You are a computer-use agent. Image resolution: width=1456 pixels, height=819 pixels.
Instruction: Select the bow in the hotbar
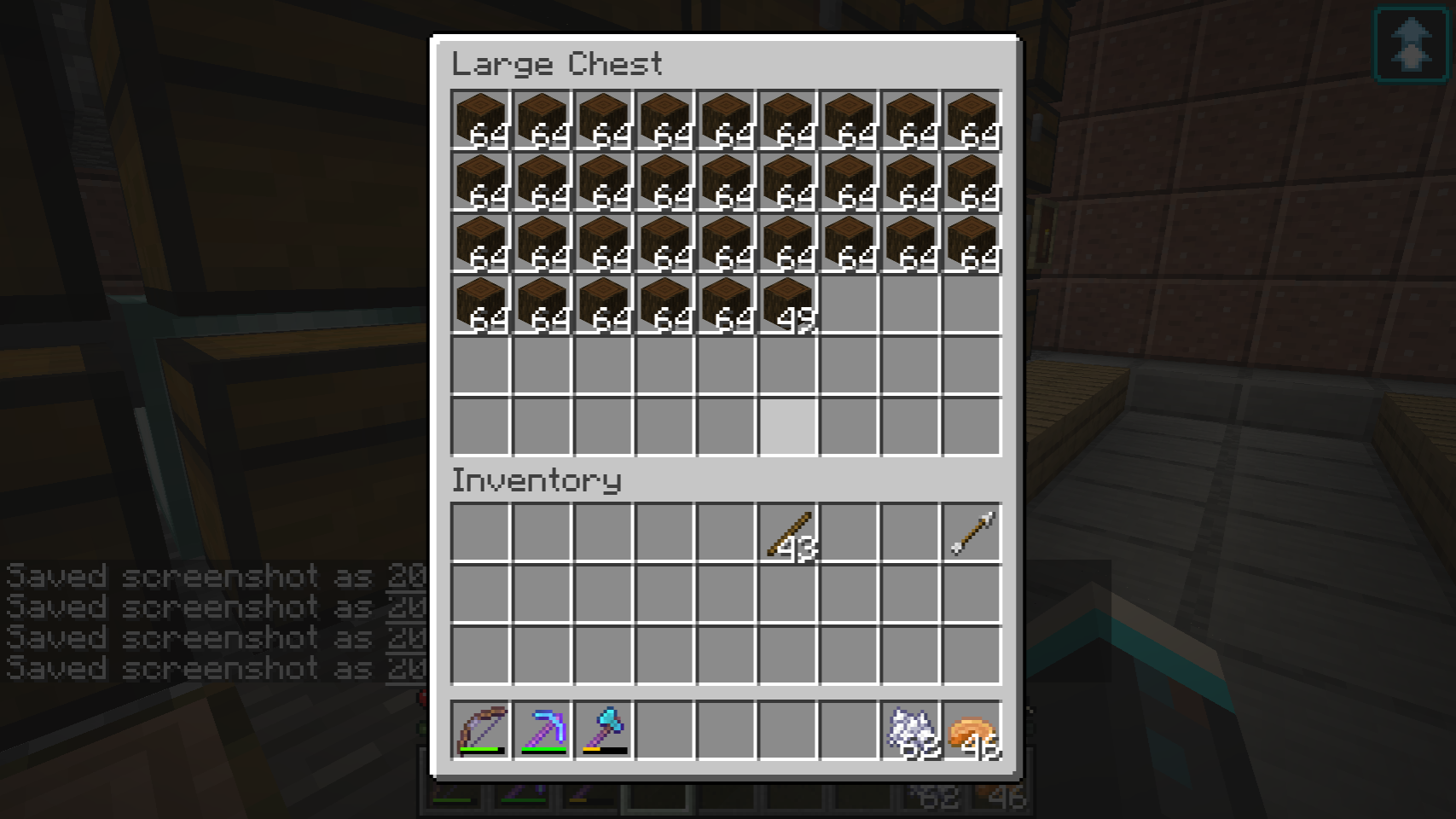(481, 730)
